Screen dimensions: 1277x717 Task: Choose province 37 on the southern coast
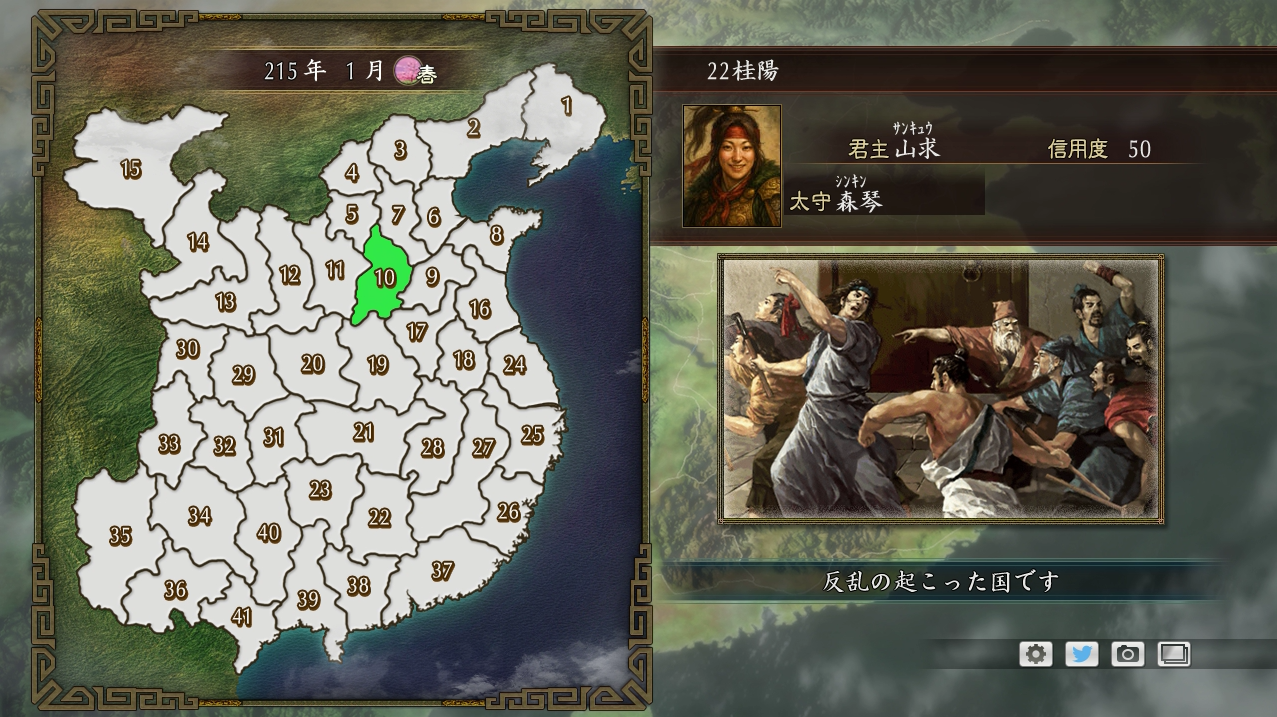[442, 571]
